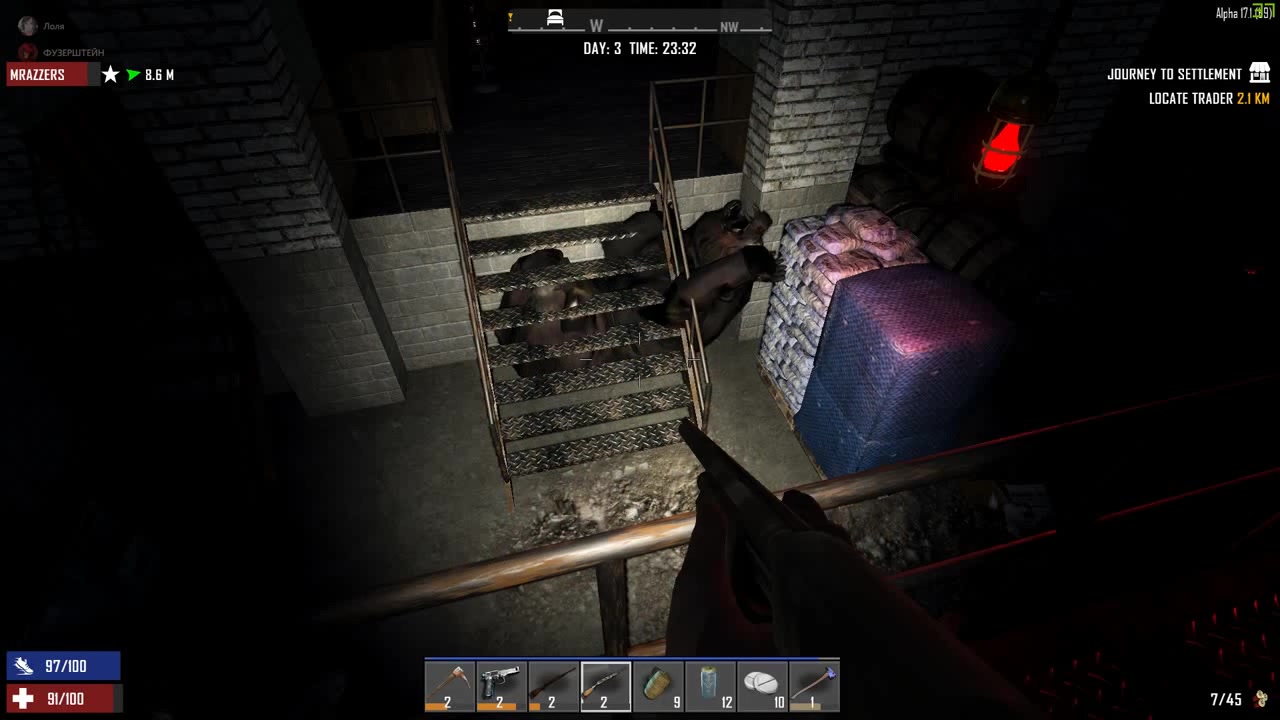Use the white pills hotbar slot
This screenshot has width=1280, height=720.
tap(762, 686)
